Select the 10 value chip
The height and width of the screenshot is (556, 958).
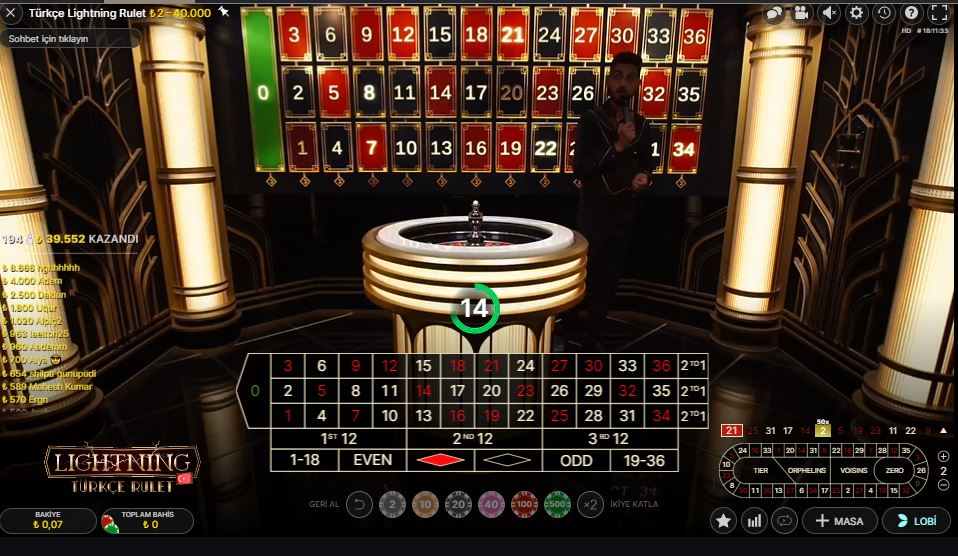426,505
